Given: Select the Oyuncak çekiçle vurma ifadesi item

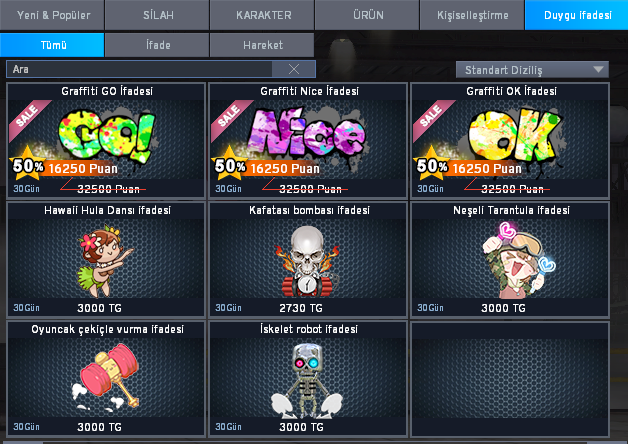Looking at the screenshot, I should tap(105, 379).
